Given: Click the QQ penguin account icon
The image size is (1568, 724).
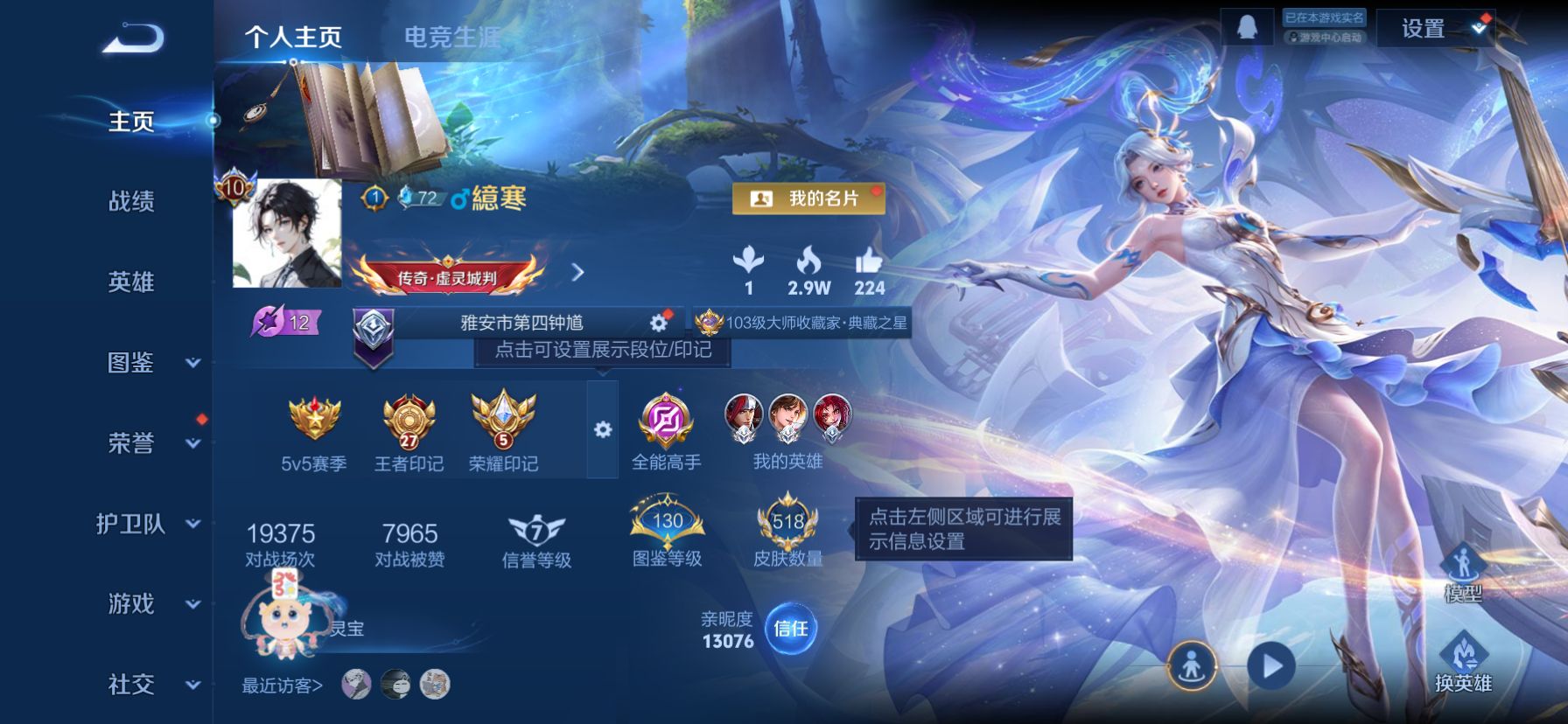Looking at the screenshot, I should (1247, 26).
